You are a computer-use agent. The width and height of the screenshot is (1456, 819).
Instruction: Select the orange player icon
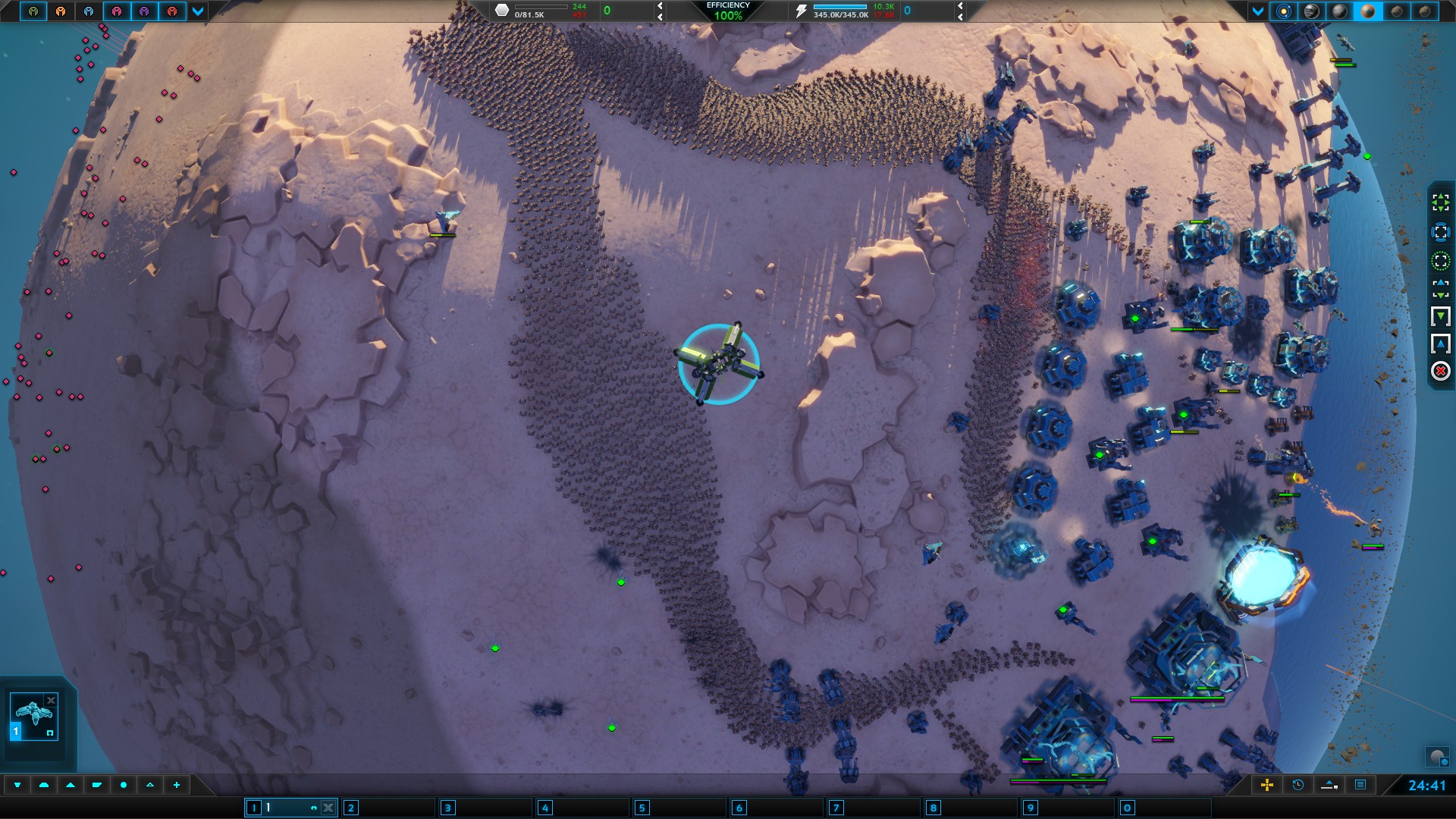(x=61, y=11)
